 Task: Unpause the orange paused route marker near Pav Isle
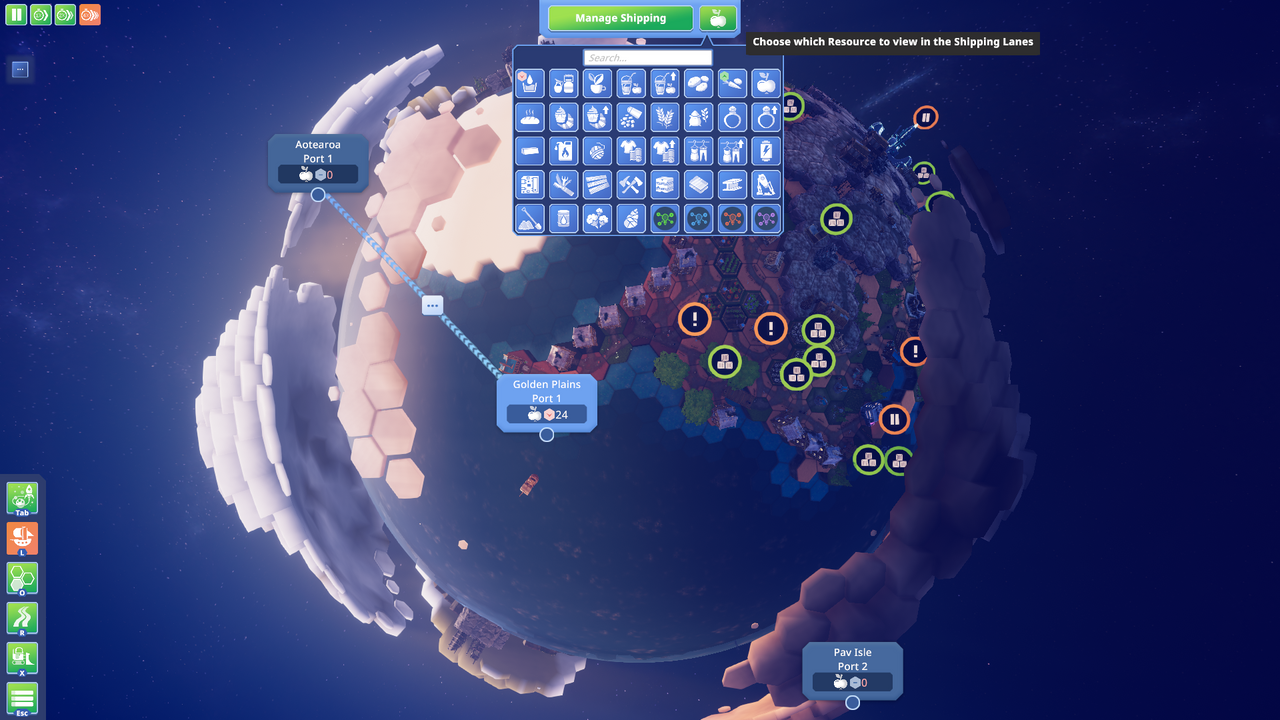(x=893, y=418)
